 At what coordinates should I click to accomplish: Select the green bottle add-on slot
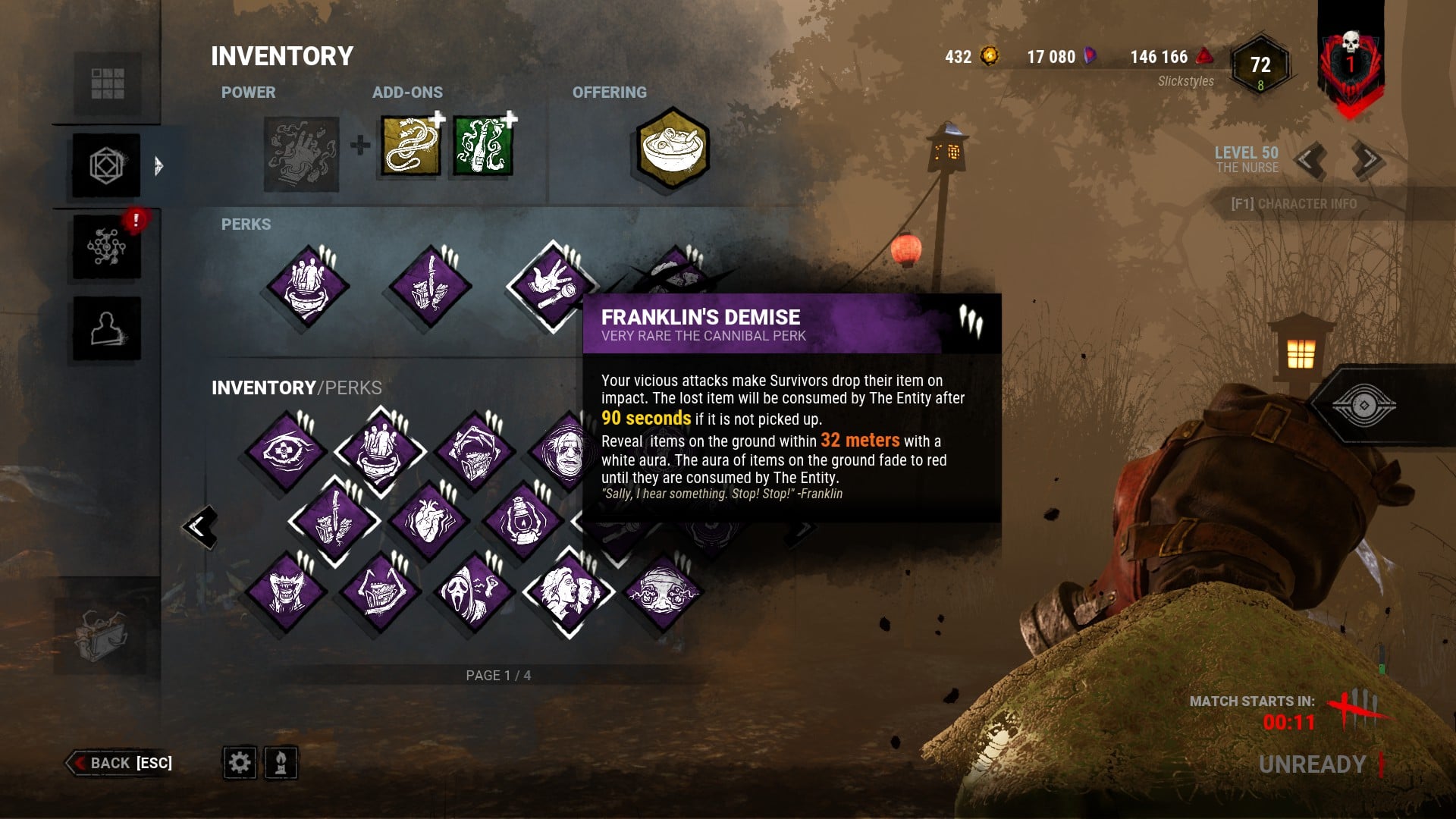coord(483,146)
